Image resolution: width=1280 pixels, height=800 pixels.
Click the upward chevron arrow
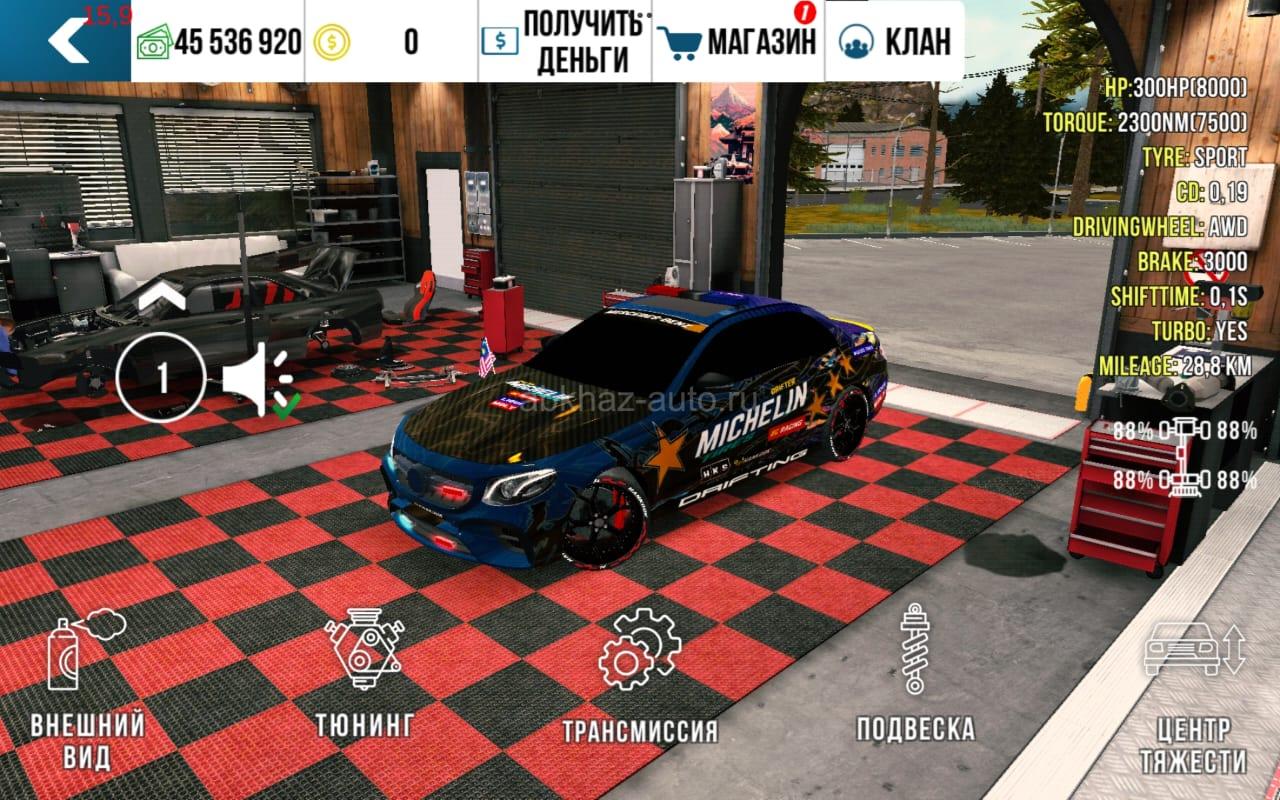click(x=162, y=297)
